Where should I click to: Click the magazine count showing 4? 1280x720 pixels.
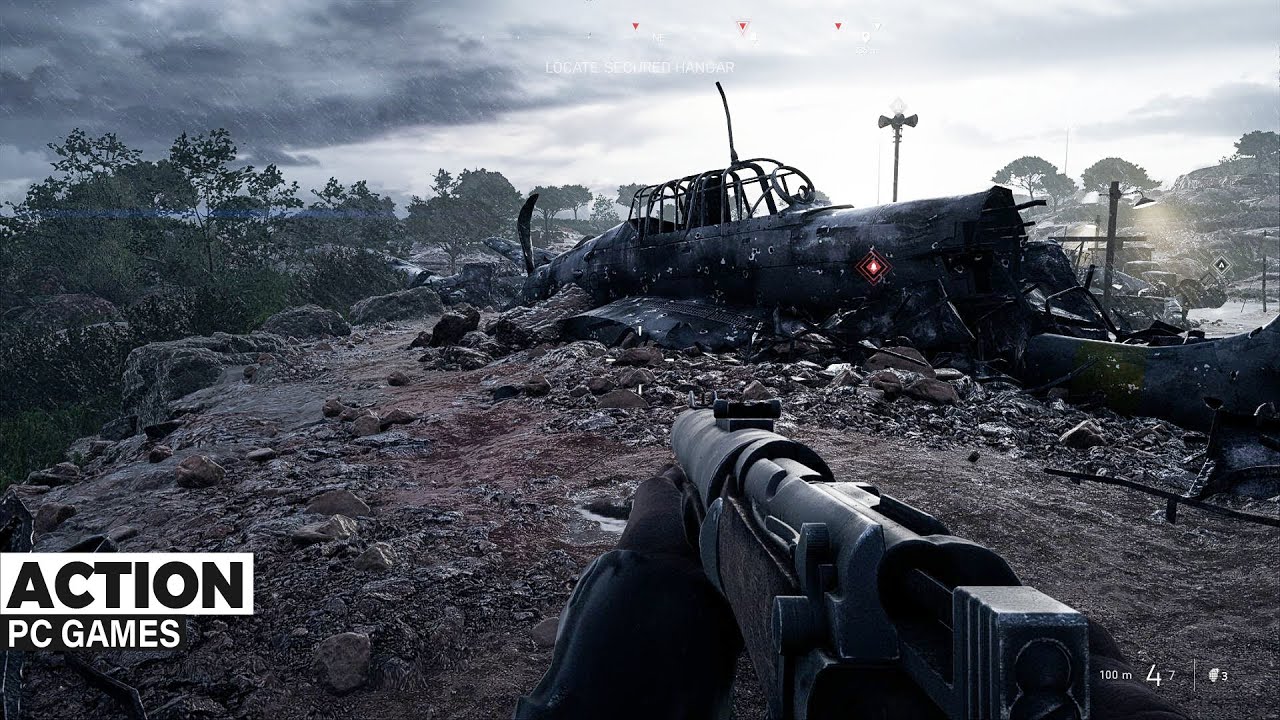pyautogui.click(x=1154, y=675)
